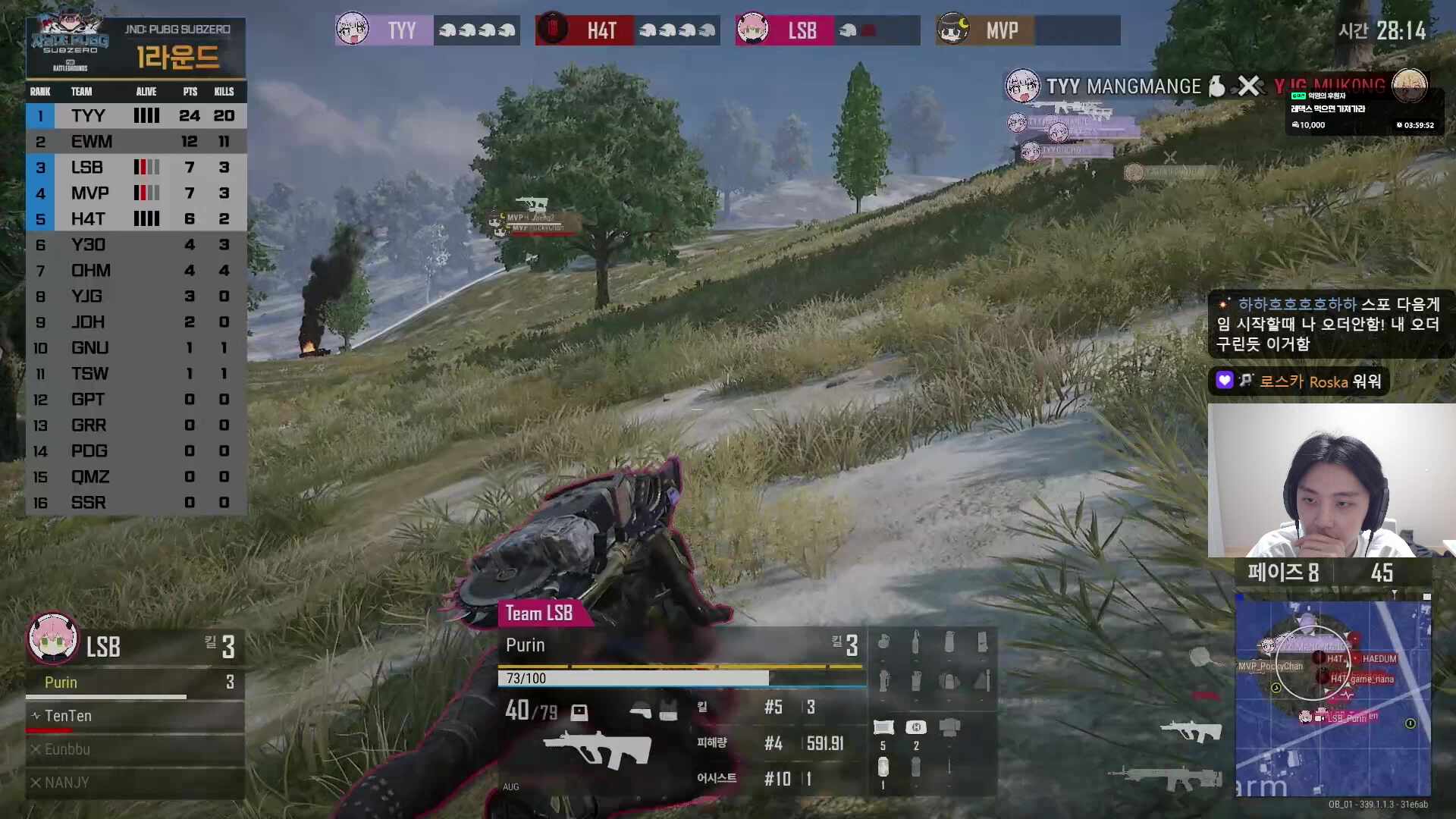Screen dimensions: 1456x819
Task: Click the H4T team emblem at top
Action: click(x=552, y=30)
